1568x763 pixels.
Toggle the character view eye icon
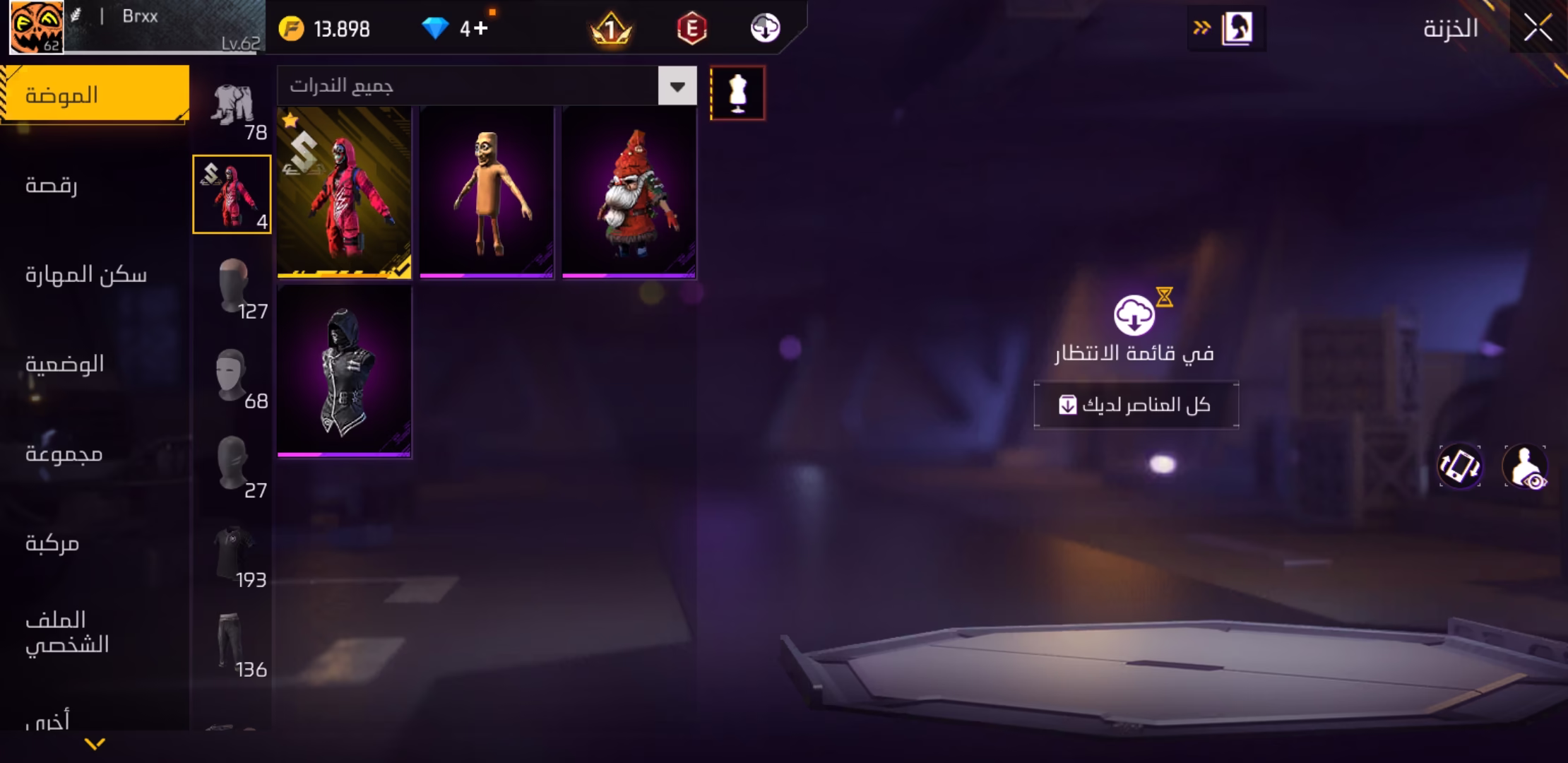[1525, 467]
